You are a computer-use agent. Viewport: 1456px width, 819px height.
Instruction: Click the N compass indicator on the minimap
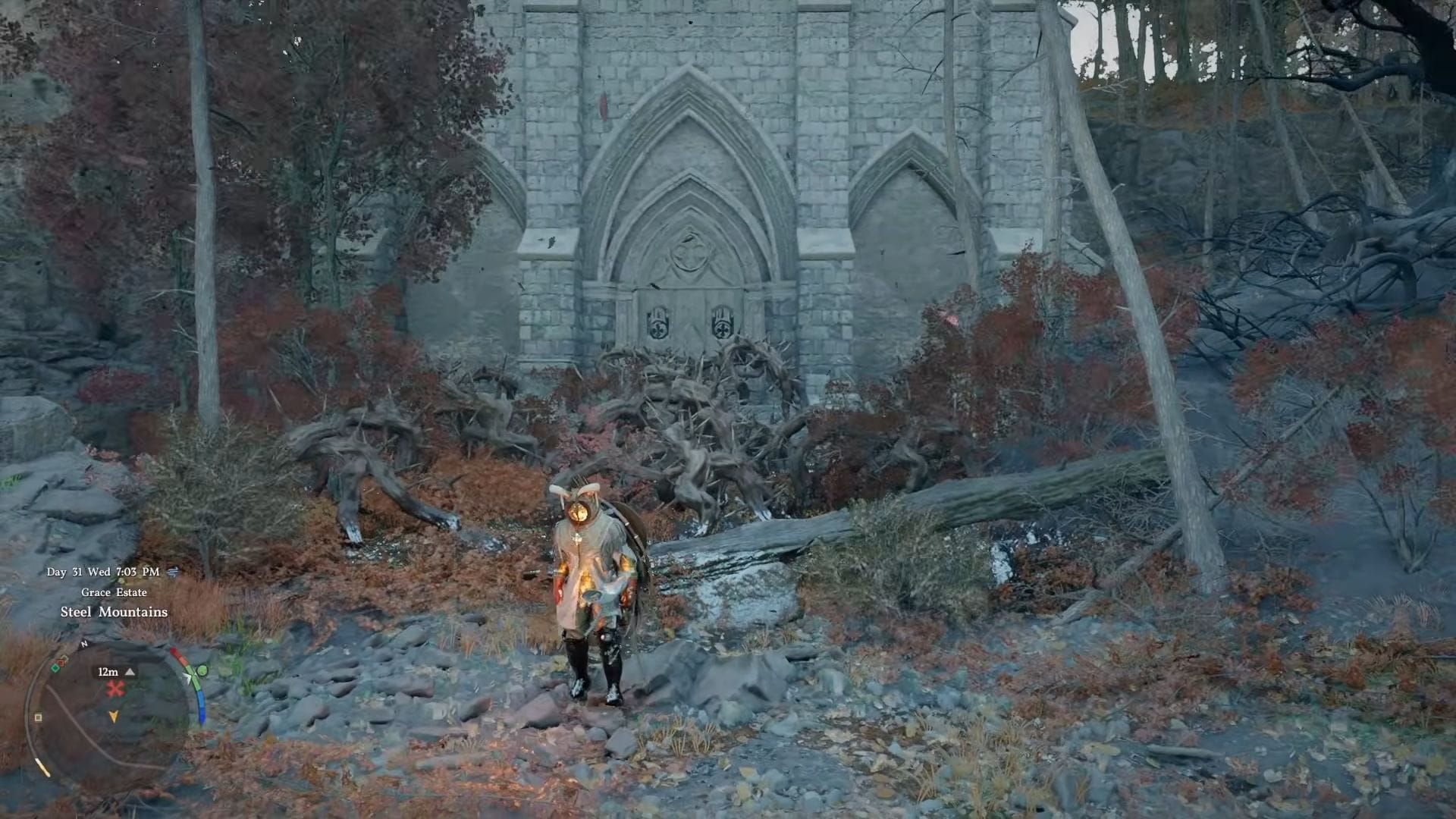coord(83,644)
